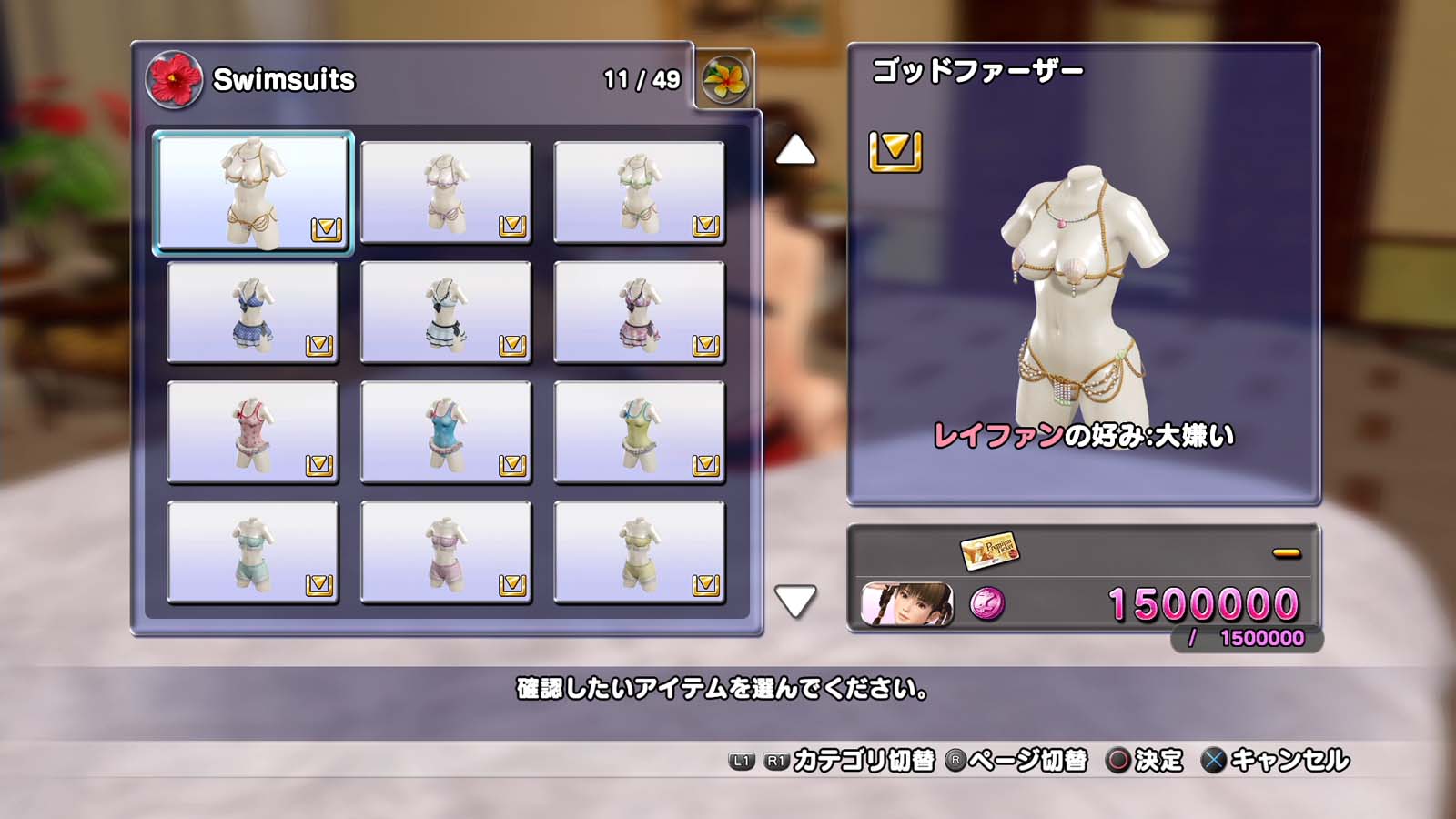Select the navy polka-dot skirt bikini

[x=253, y=312]
